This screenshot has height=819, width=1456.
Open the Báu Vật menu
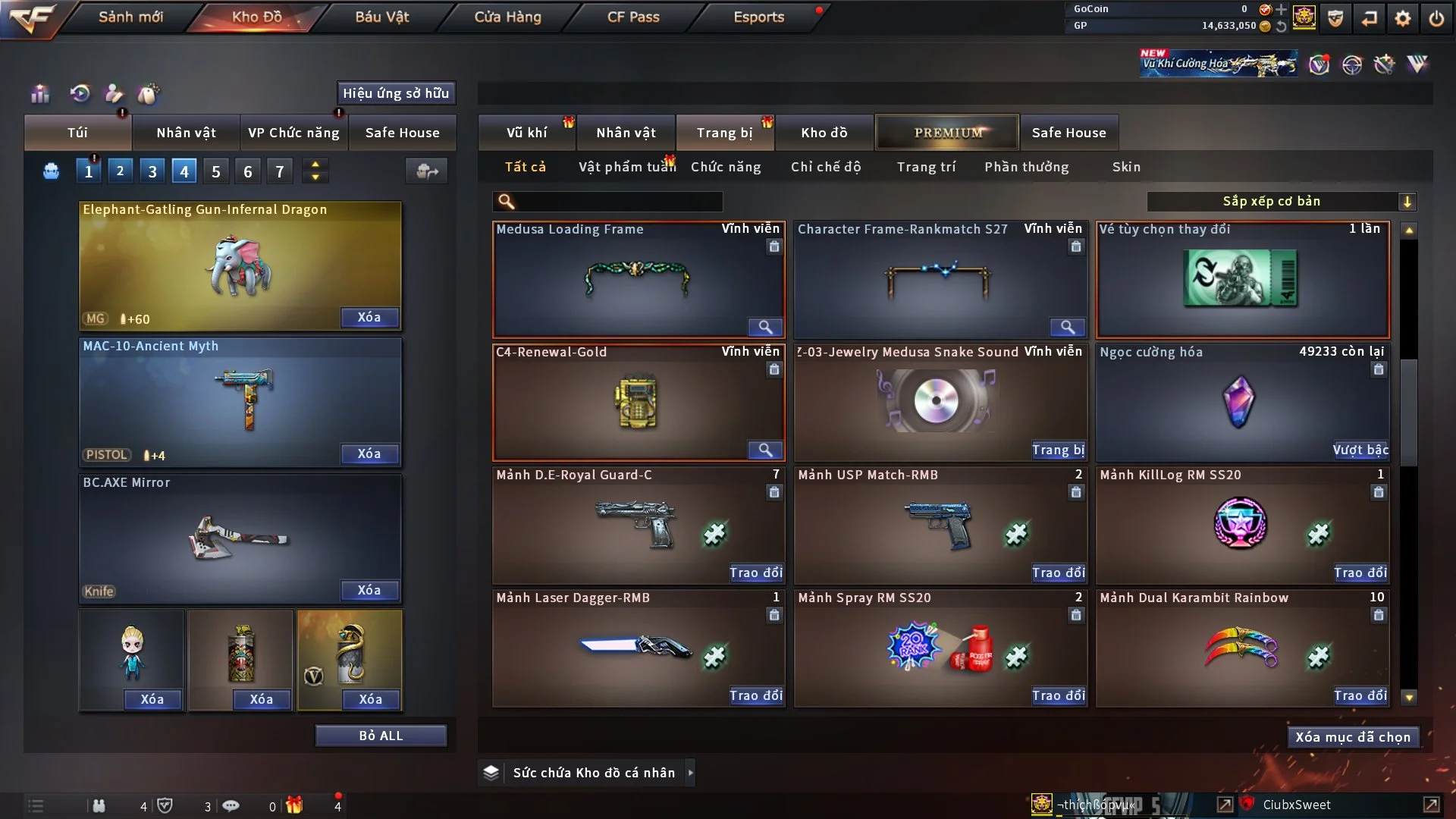coord(382,17)
